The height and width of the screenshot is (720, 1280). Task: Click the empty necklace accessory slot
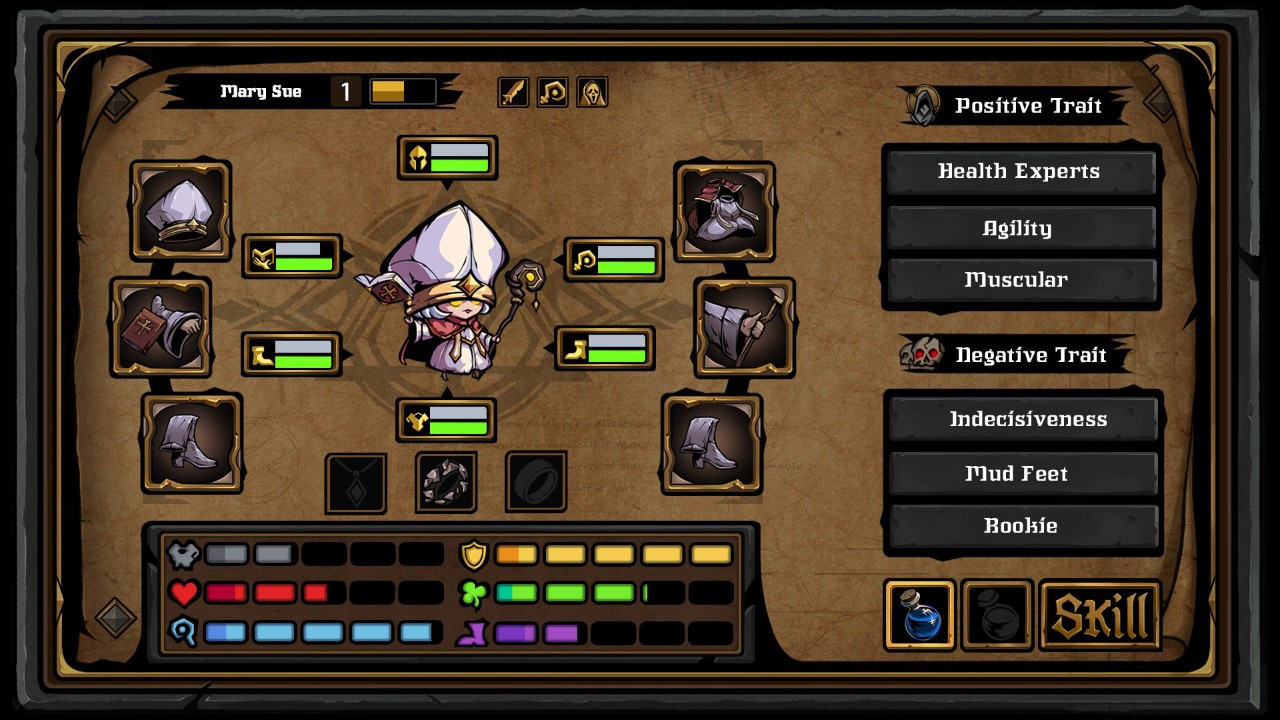pos(356,483)
